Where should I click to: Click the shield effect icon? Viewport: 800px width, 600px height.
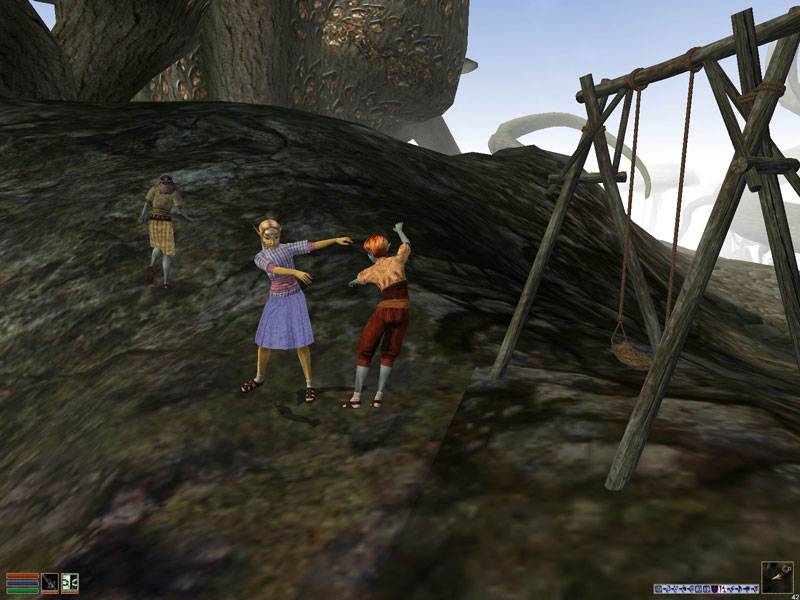click(x=714, y=589)
